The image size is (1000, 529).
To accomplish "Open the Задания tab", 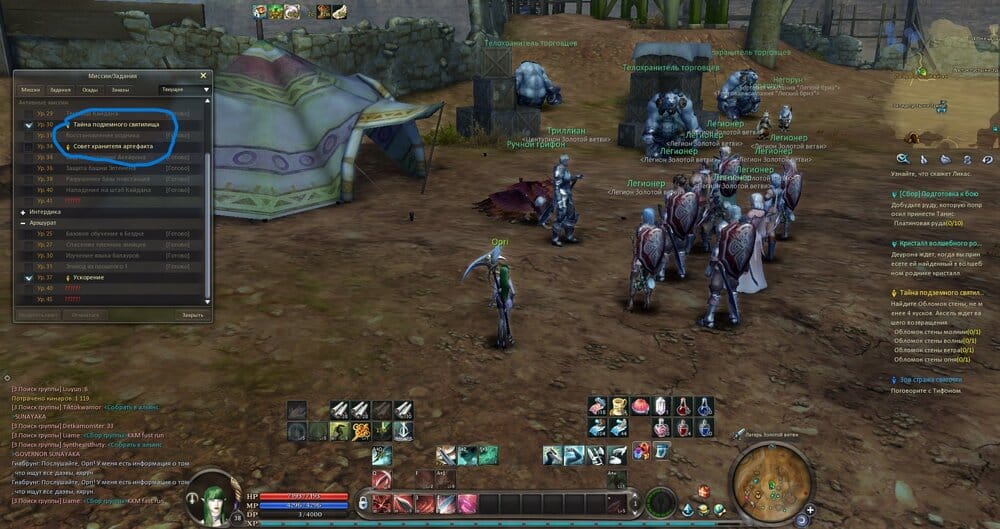I will (61, 89).
